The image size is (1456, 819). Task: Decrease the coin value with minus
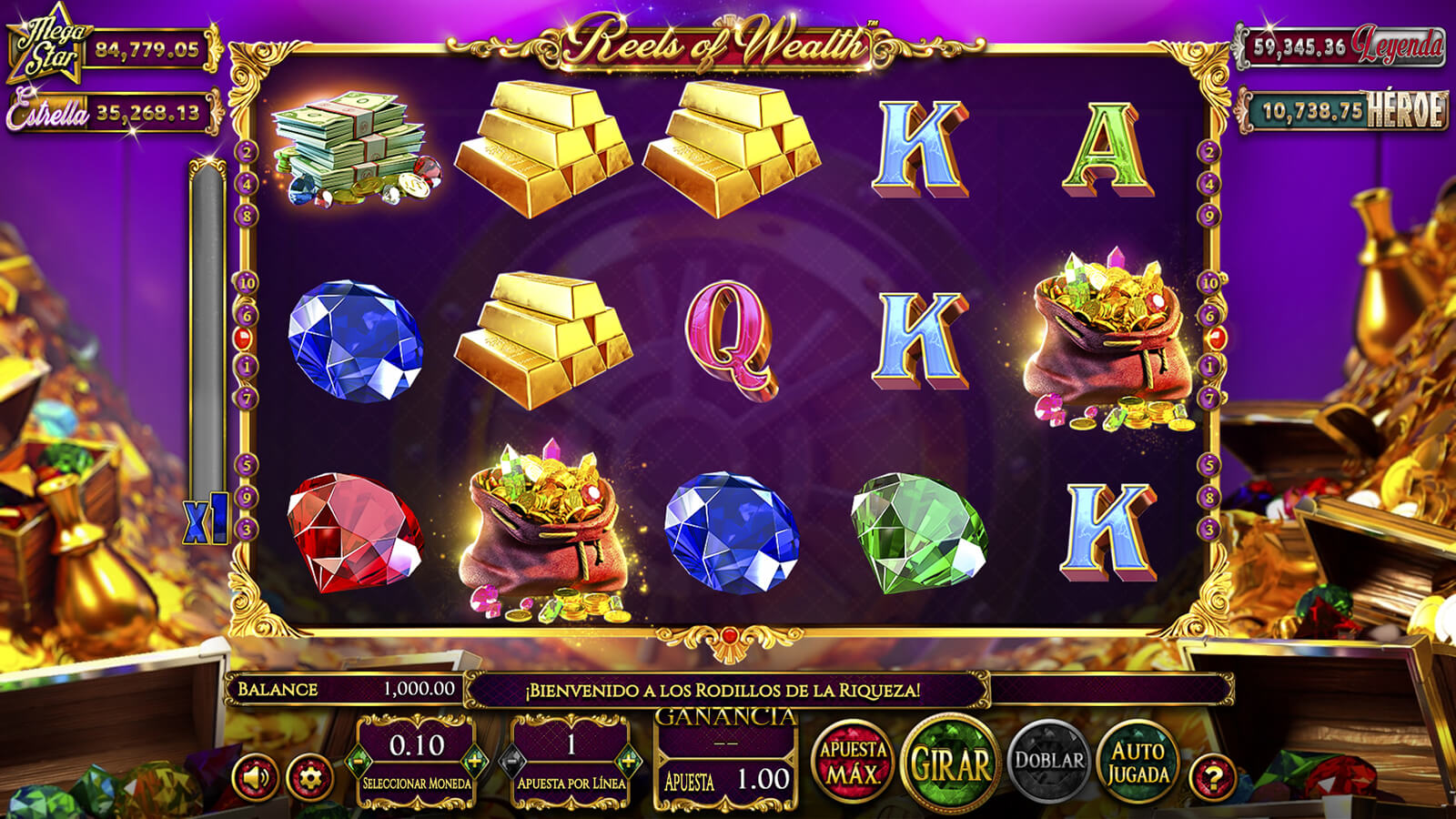359,760
